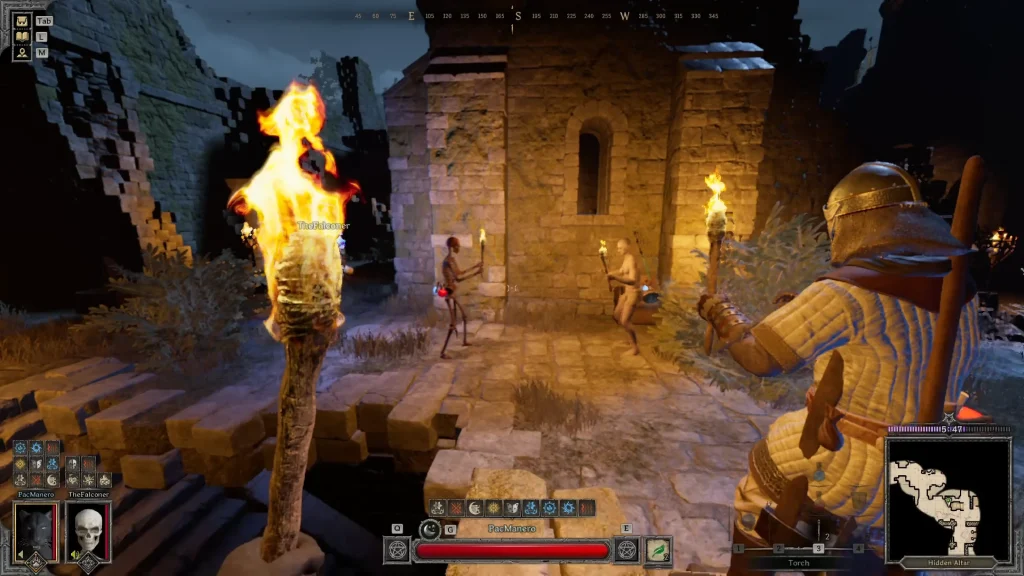Toggle TheFalconer's voice speaker icon
This screenshot has height=576, width=1024.
pos(75,555)
